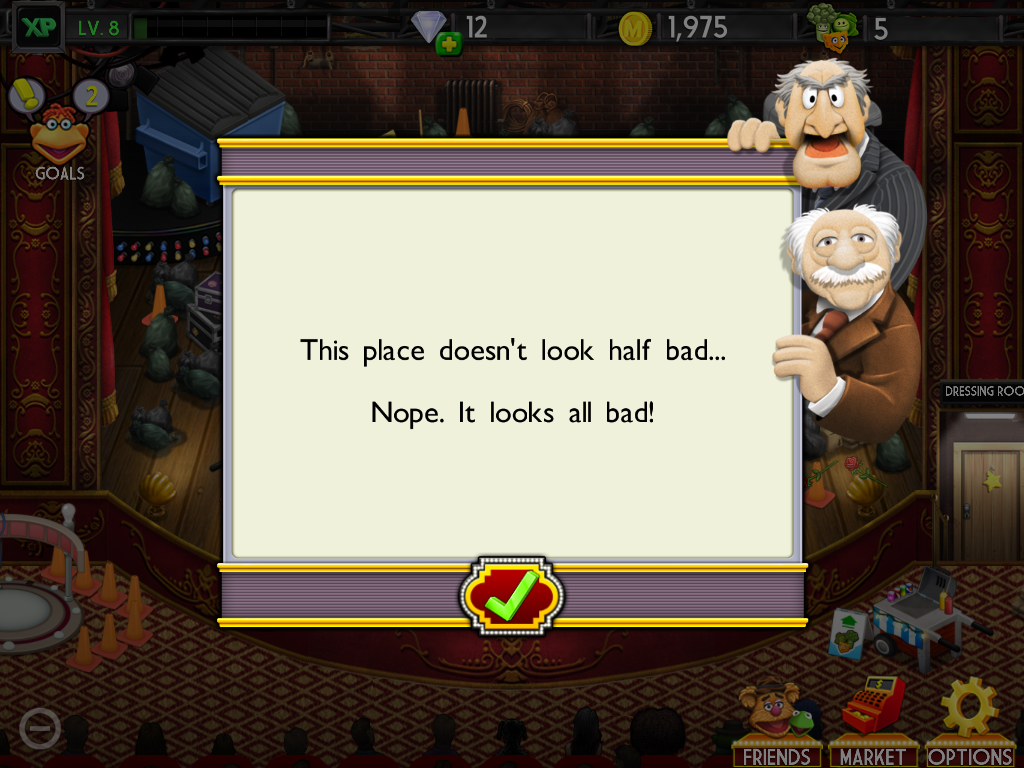Open the Market shop

[x=873, y=724]
